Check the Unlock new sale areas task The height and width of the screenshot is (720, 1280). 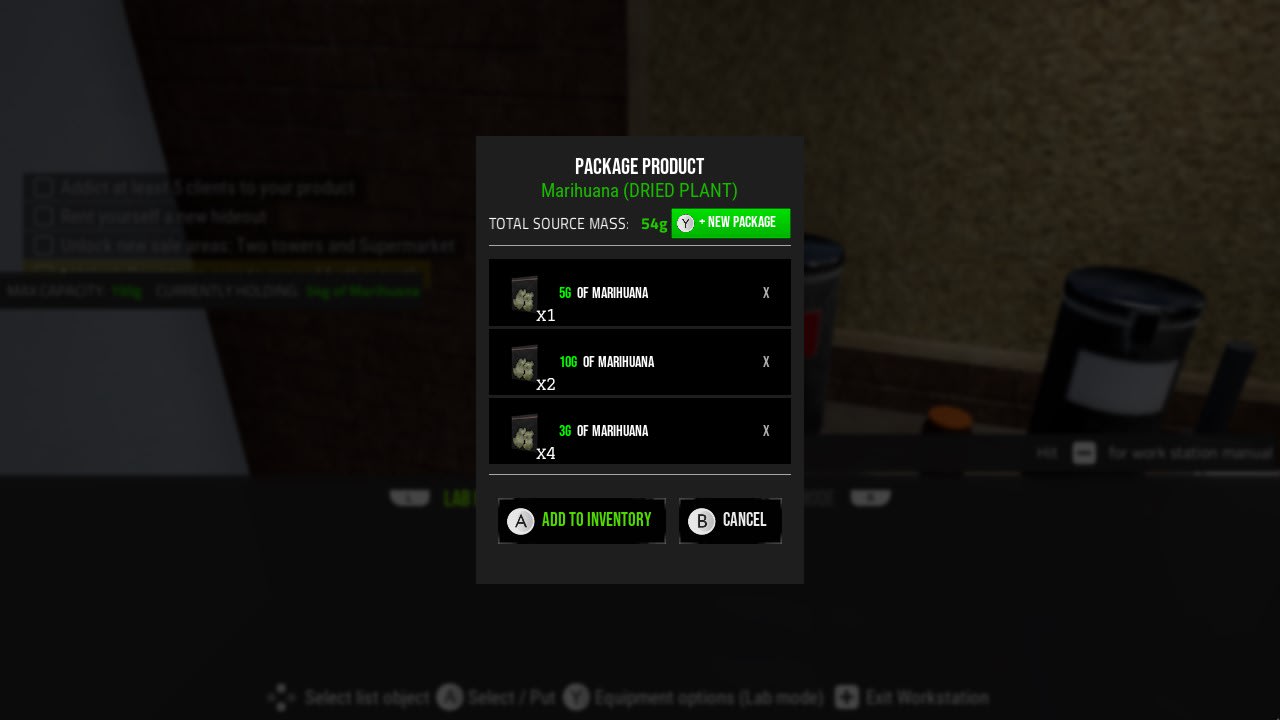point(43,245)
